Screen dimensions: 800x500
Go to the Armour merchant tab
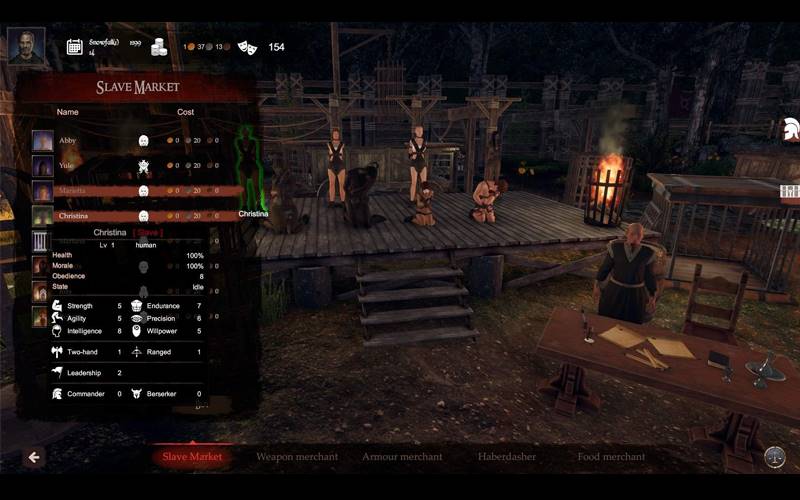tap(402, 457)
